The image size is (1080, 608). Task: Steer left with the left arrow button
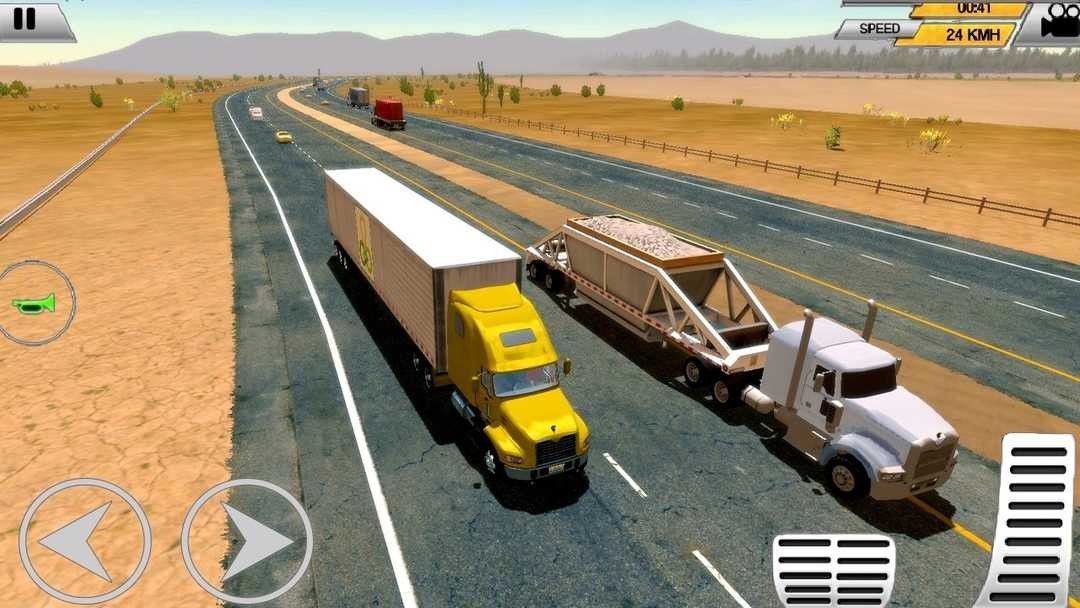[x=85, y=541]
